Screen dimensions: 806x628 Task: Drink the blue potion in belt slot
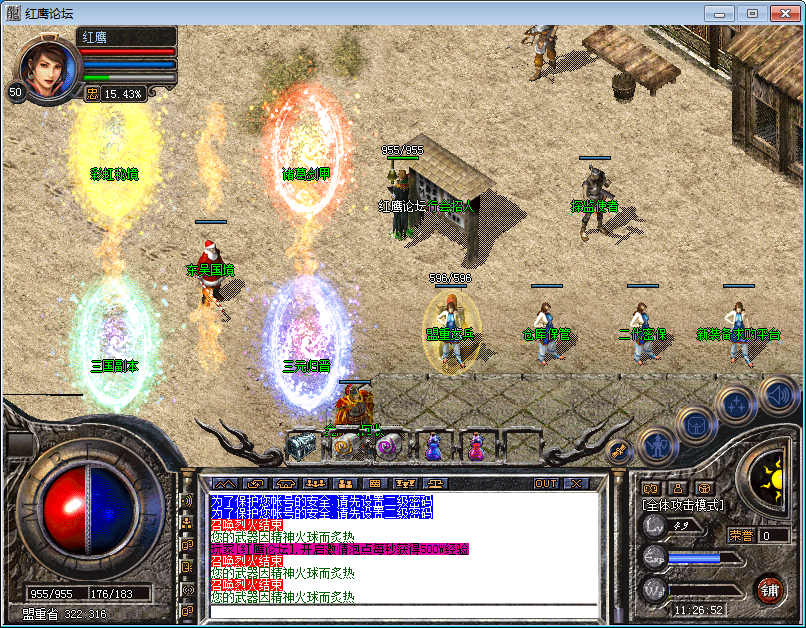click(434, 445)
